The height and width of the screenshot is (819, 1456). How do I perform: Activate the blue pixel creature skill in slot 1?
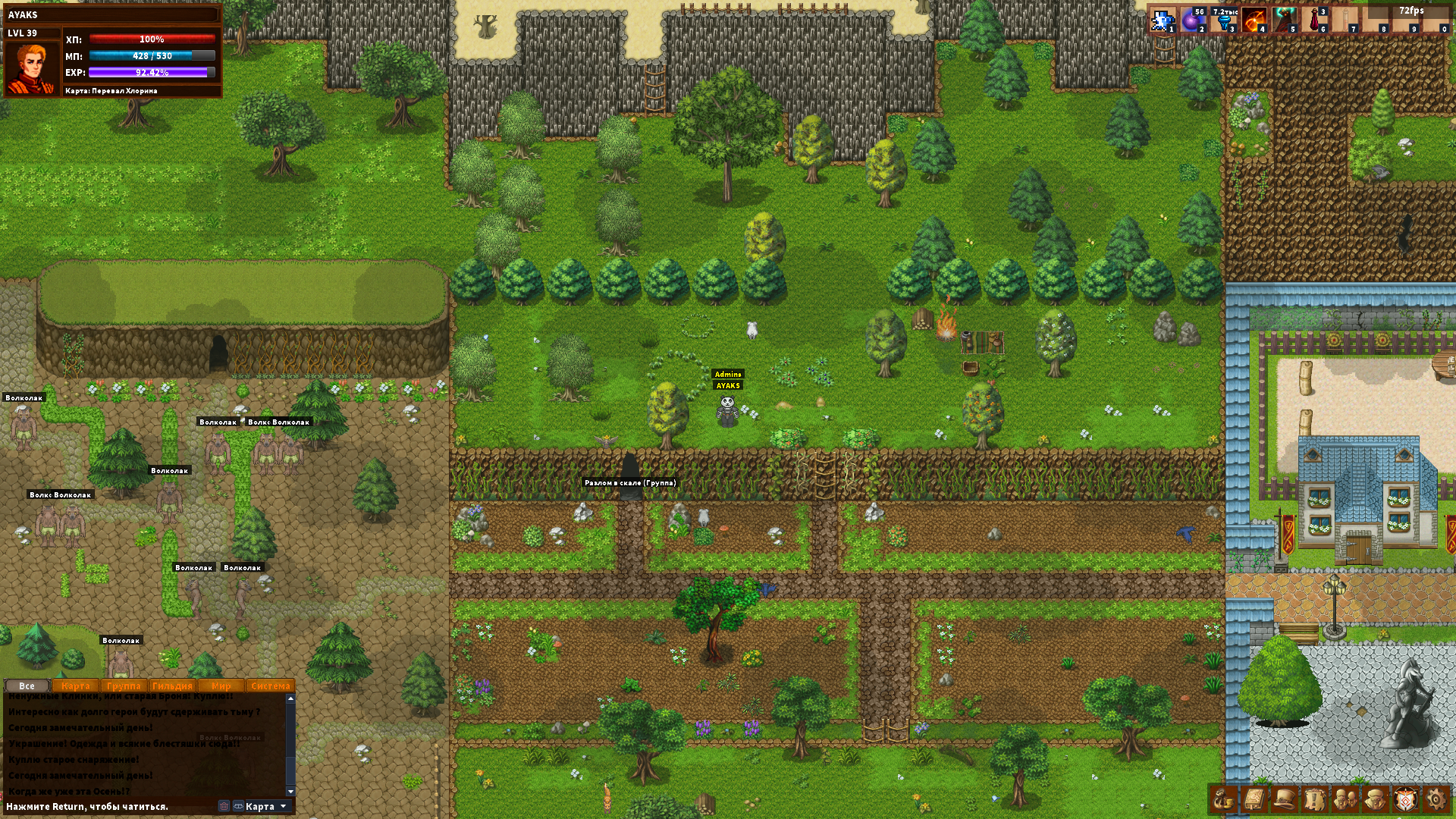pos(1162,20)
